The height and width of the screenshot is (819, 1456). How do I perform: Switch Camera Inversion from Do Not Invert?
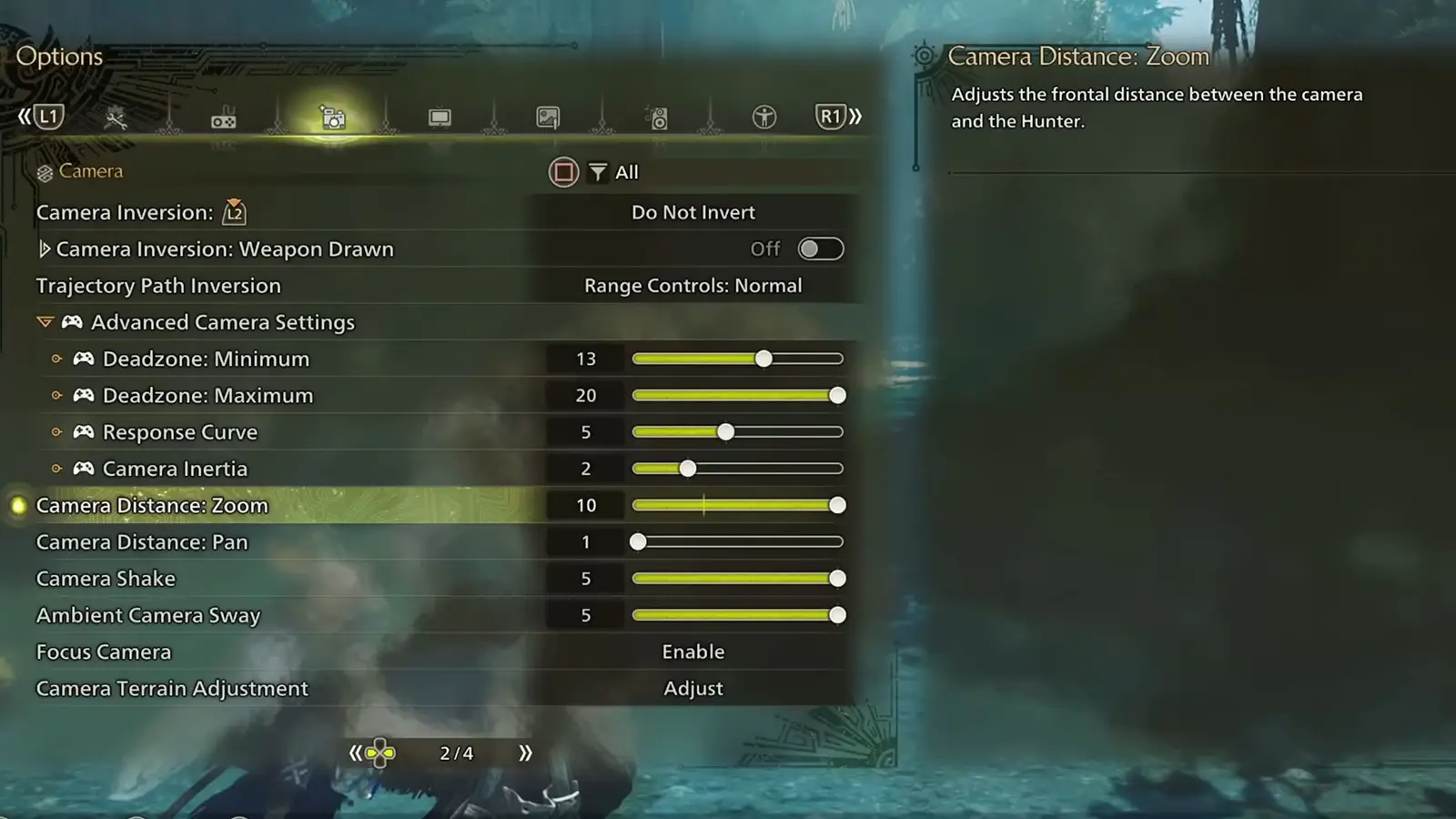tap(693, 212)
